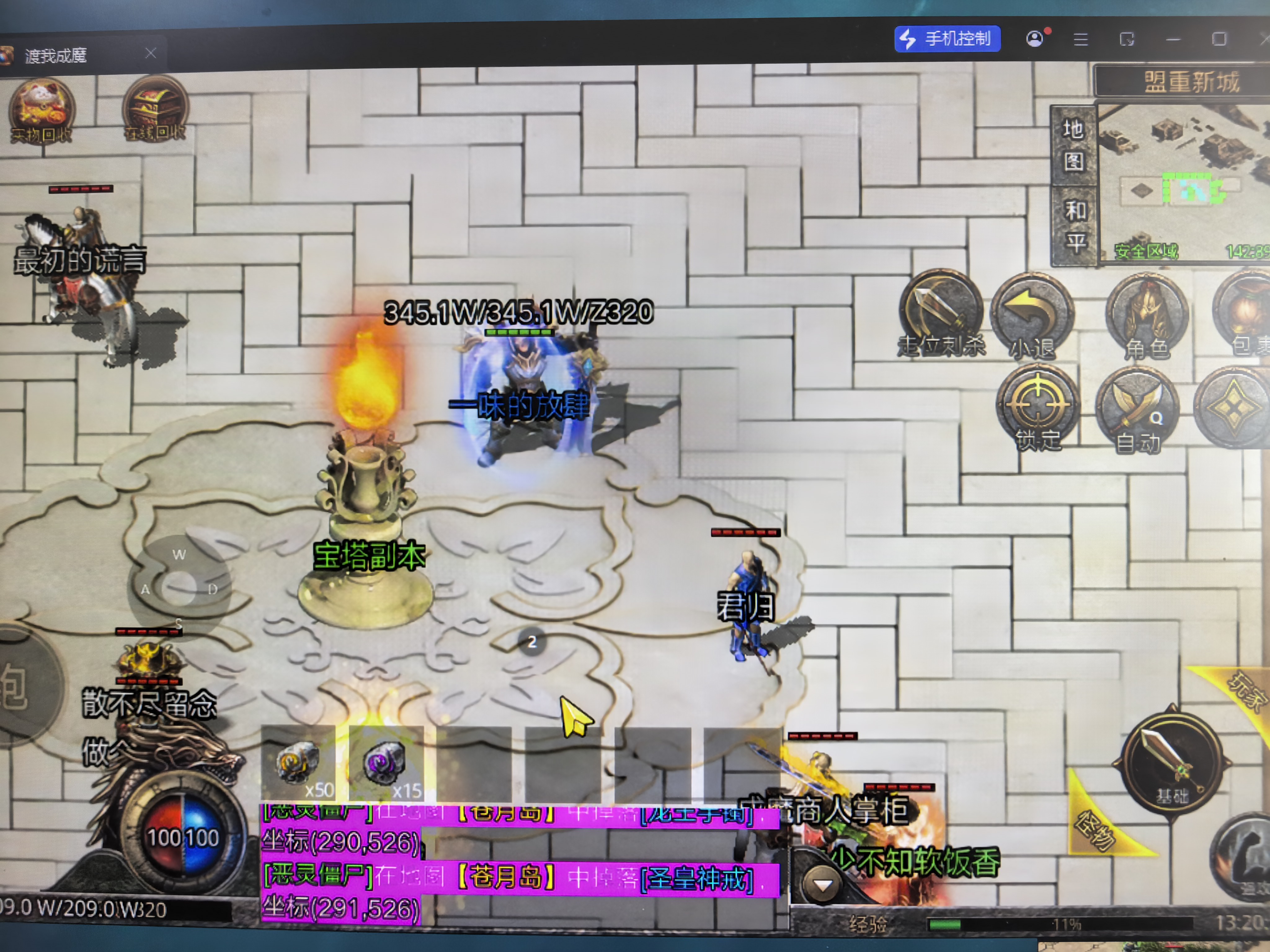Screen dimensions: 1270x952
Task: Click the minimap of 盟重新城
Action: 1183,181
